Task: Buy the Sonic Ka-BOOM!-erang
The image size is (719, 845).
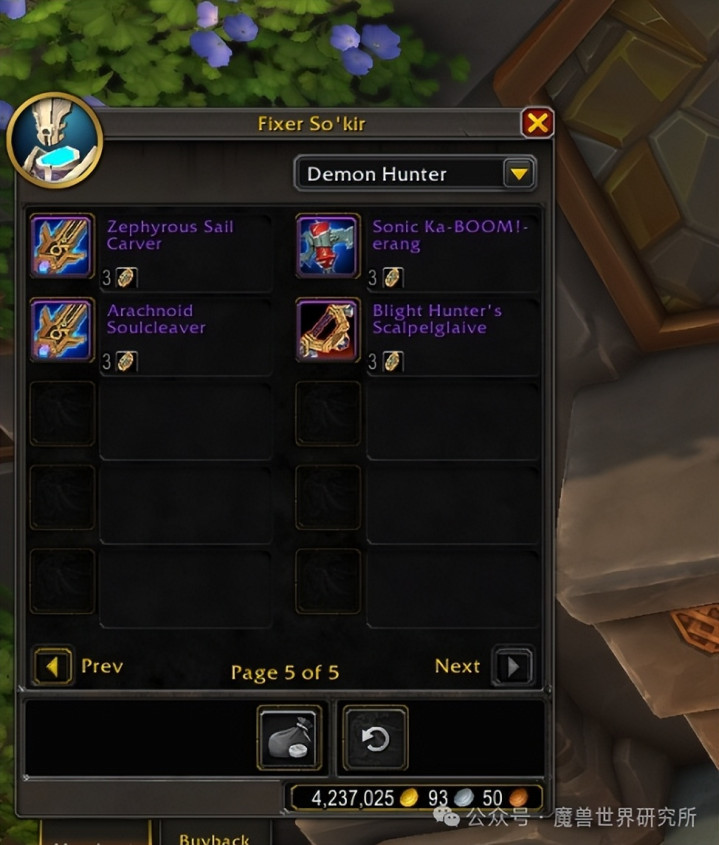Action: [328, 246]
